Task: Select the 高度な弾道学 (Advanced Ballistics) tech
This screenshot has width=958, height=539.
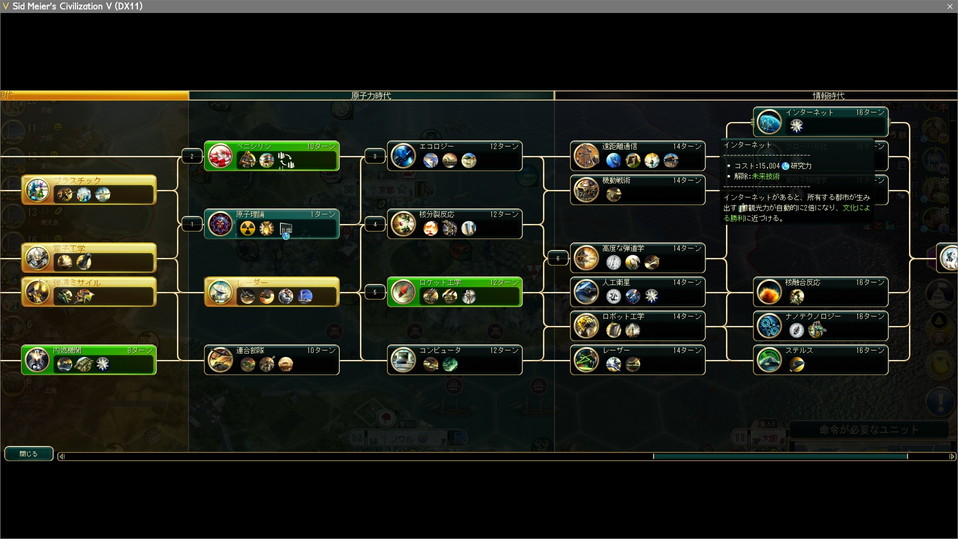Action: [638, 257]
